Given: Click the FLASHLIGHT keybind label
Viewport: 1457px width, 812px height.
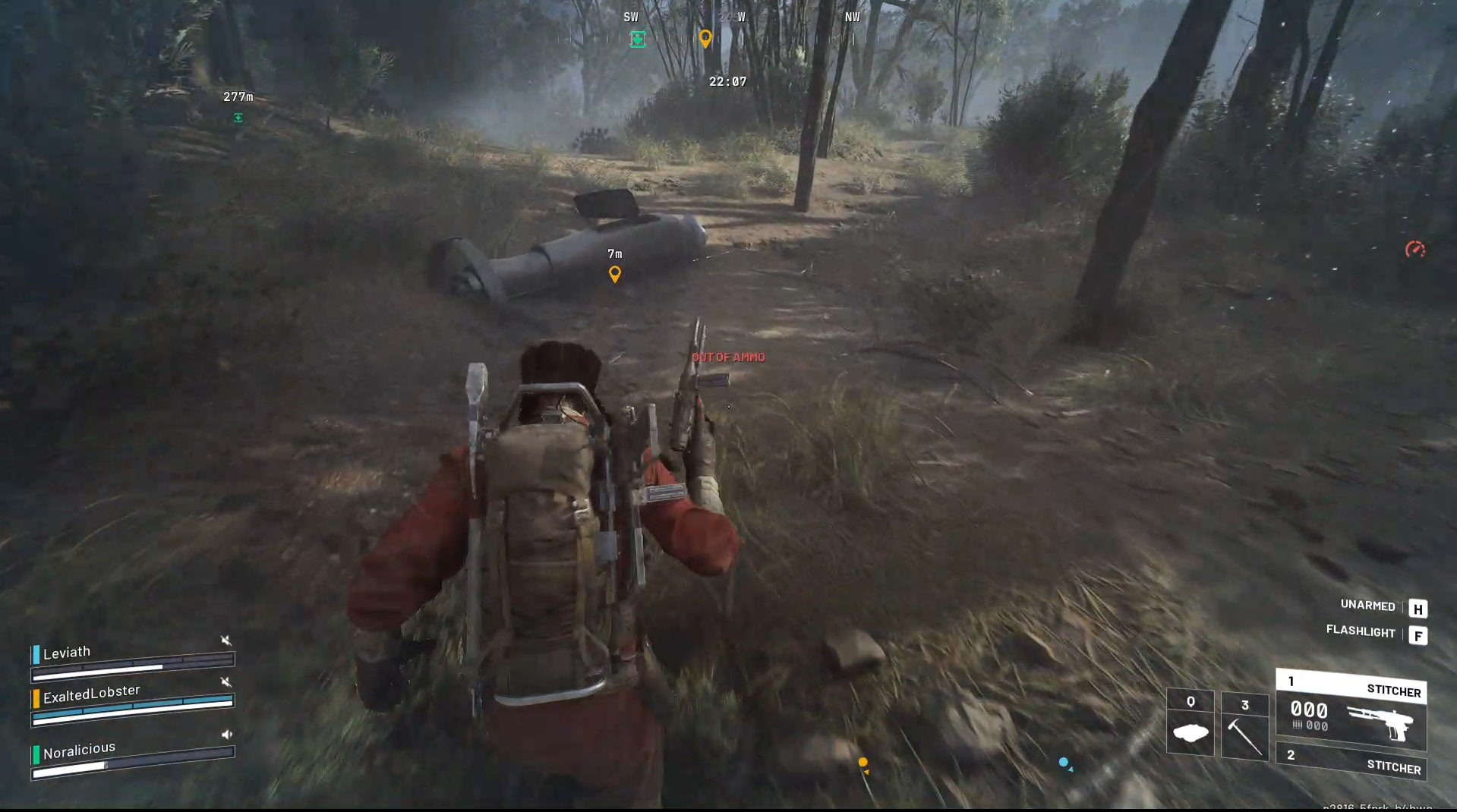Looking at the screenshot, I should [1360, 631].
